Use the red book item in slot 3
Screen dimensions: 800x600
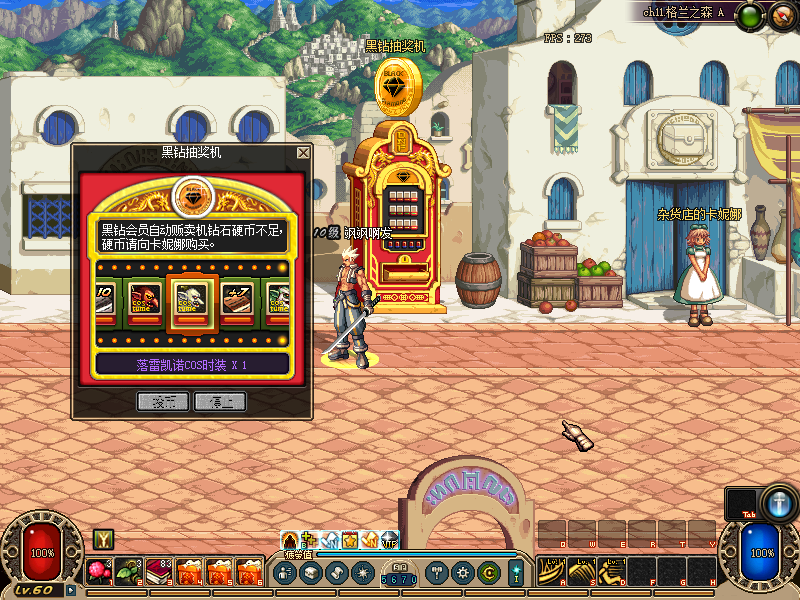(159, 572)
